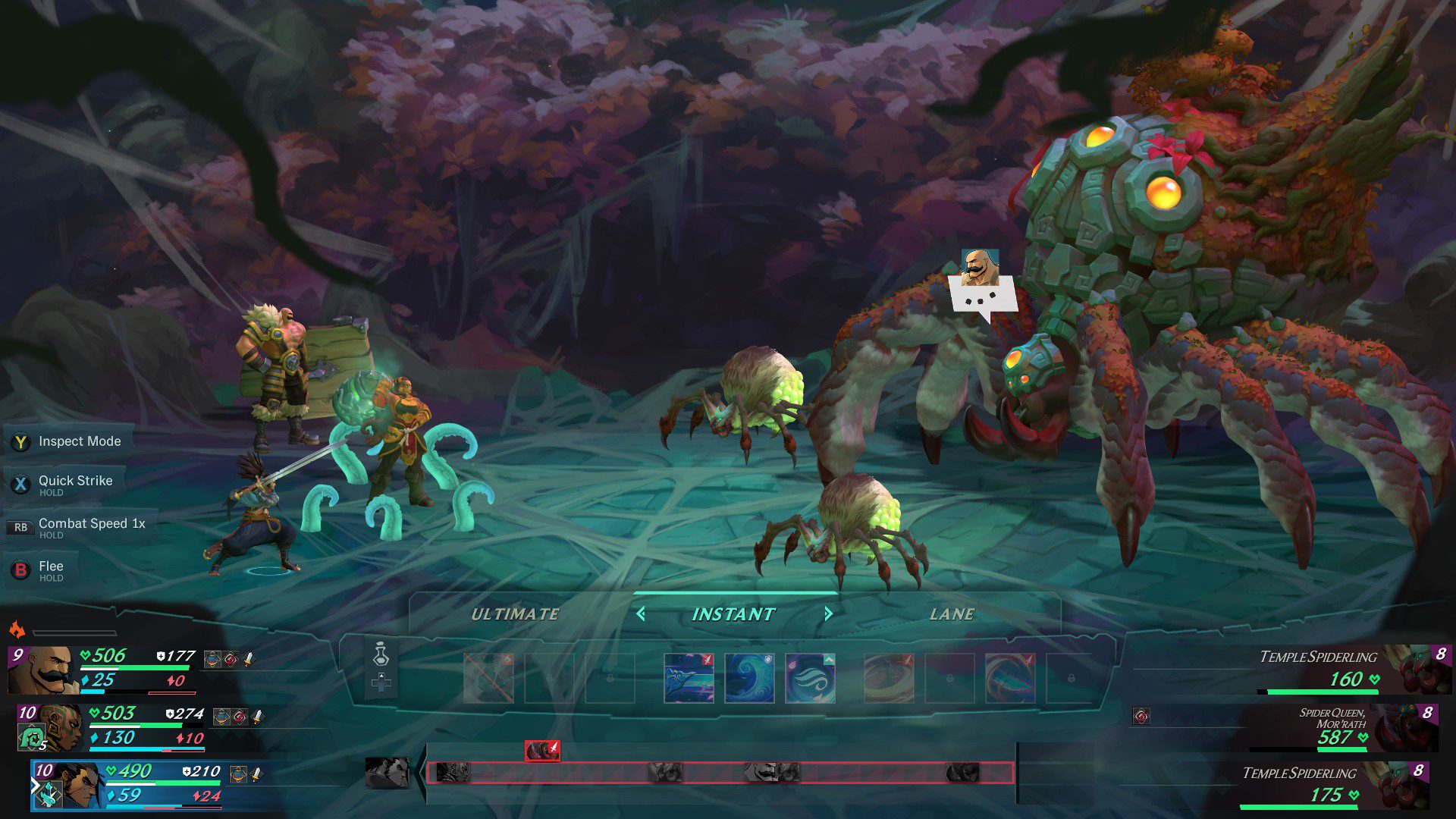Open the medical cross icon below the potion
The image size is (1456, 819).
point(381,684)
